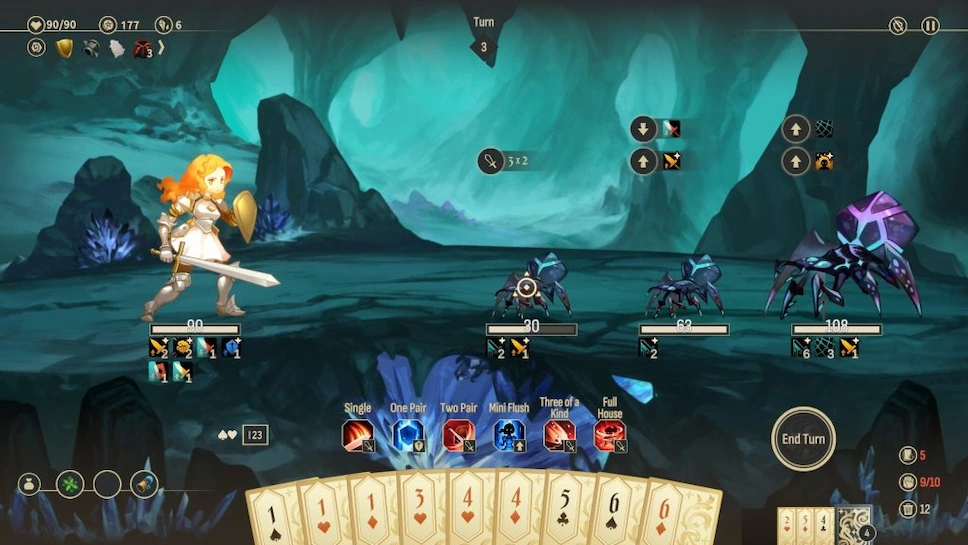Trigger the Three of a Kind skill

tap(559, 436)
